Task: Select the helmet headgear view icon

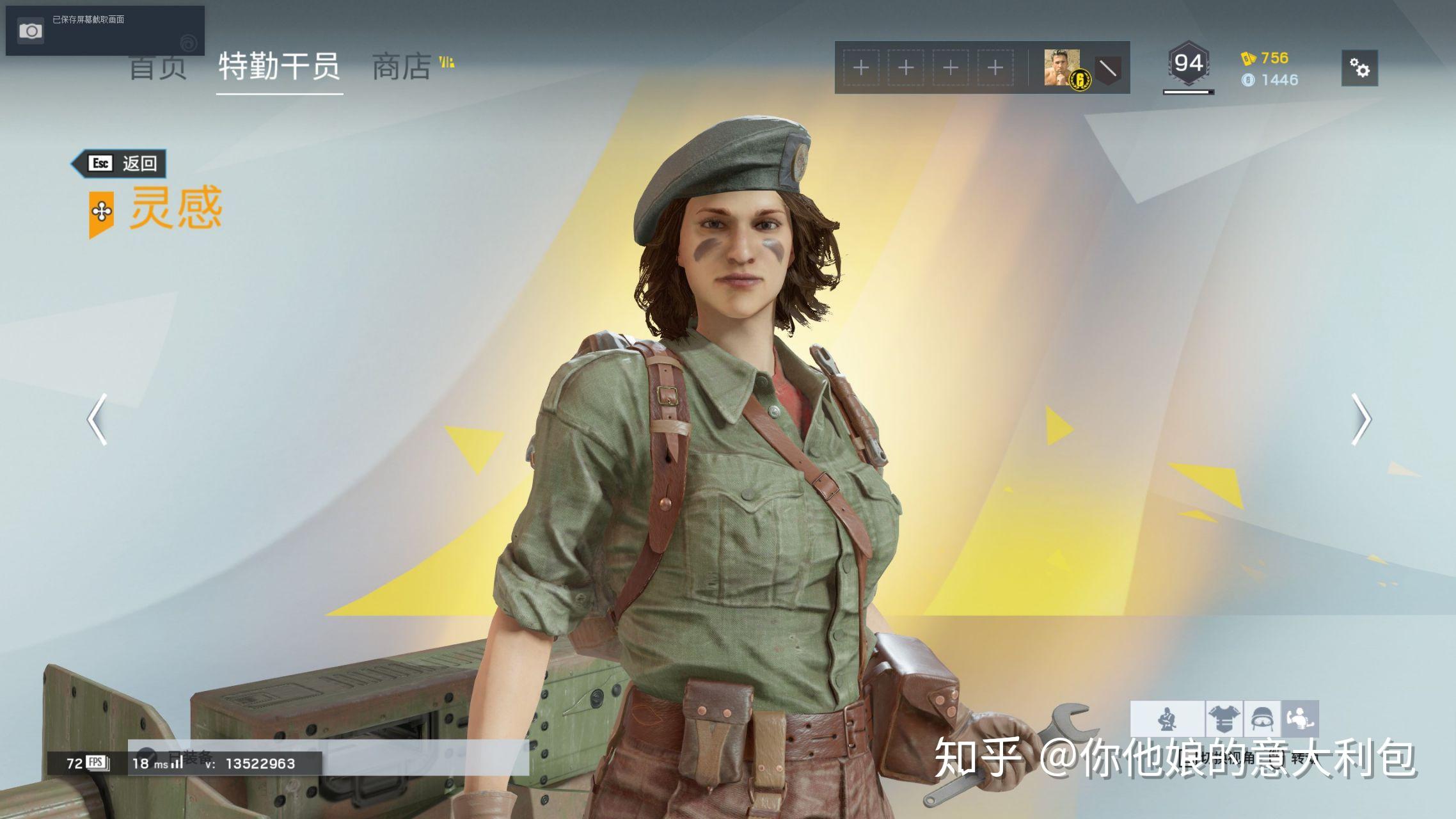Action: [1262, 719]
